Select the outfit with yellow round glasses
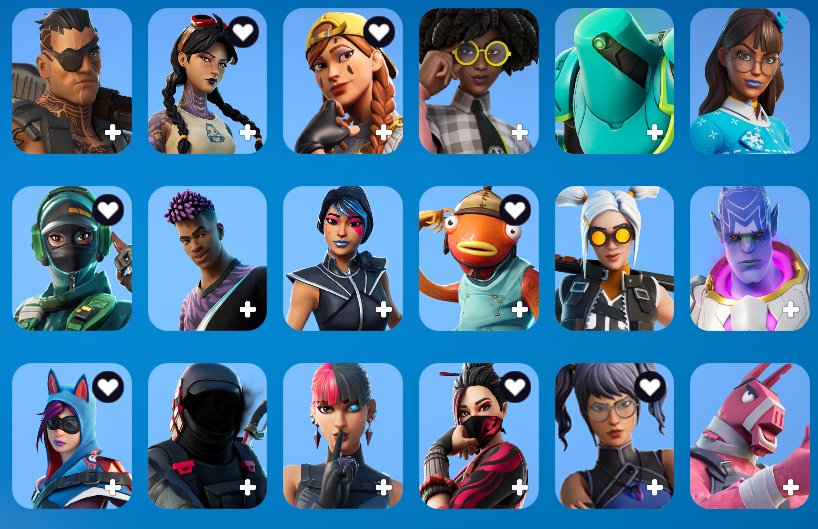Viewport: 818px width, 529px height. (x=478, y=81)
